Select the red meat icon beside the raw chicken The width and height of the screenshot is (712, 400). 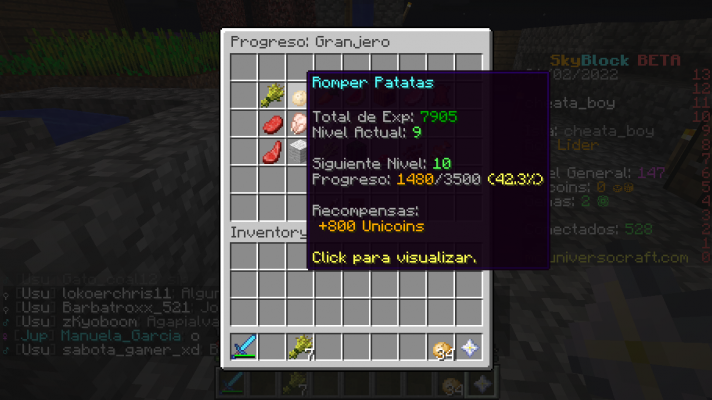tap(272, 124)
